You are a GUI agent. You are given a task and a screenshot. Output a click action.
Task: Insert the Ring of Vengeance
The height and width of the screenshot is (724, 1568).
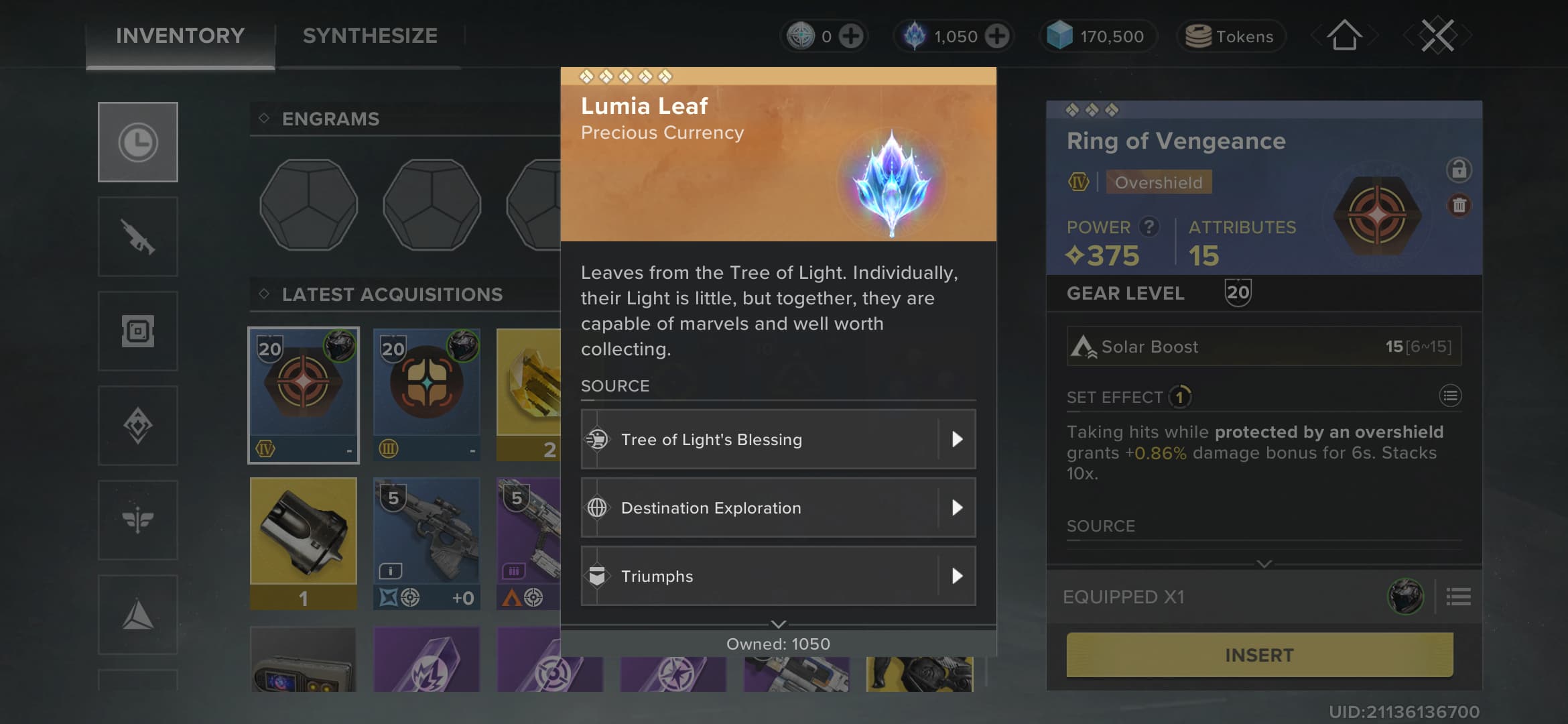pyautogui.click(x=1259, y=655)
